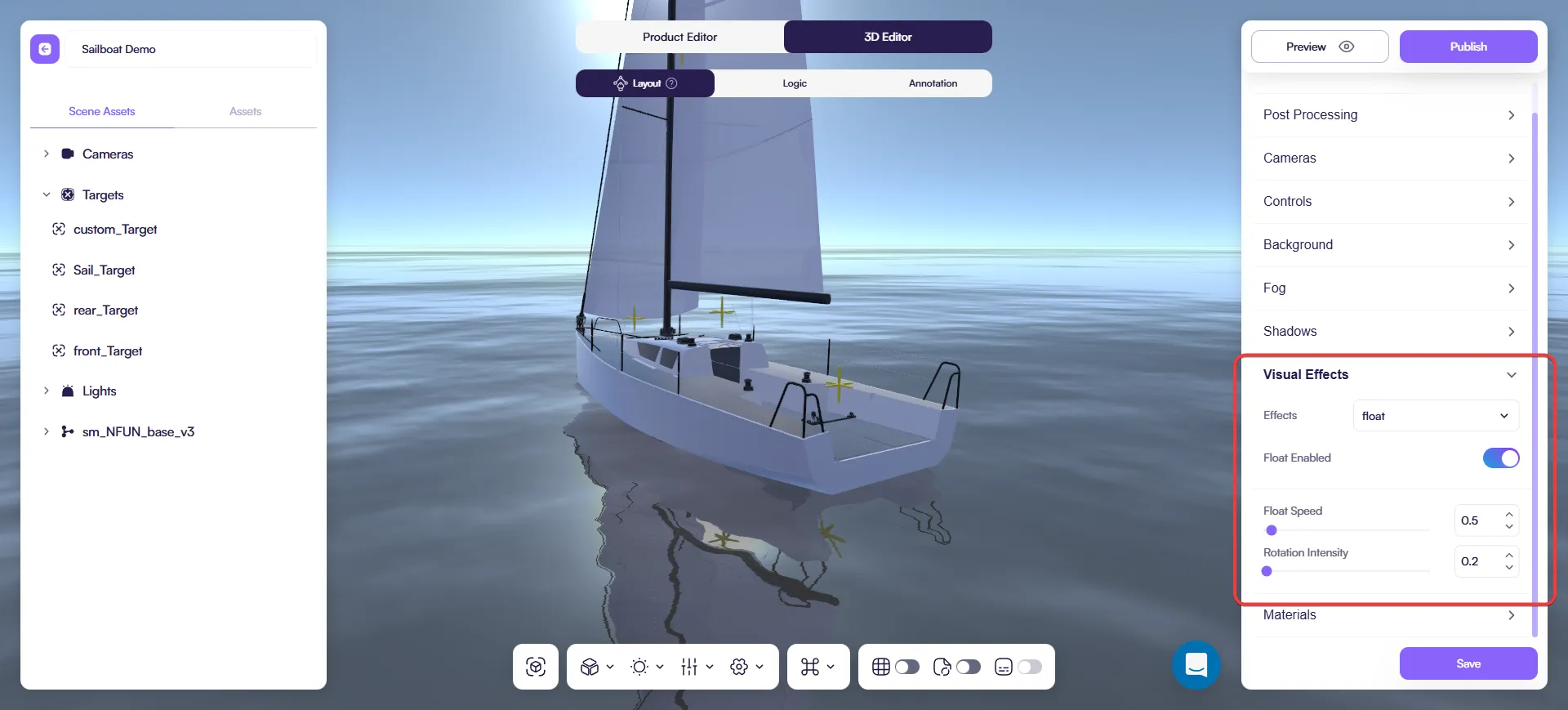Switch to the Assets tab
1568x710 pixels.
click(245, 111)
